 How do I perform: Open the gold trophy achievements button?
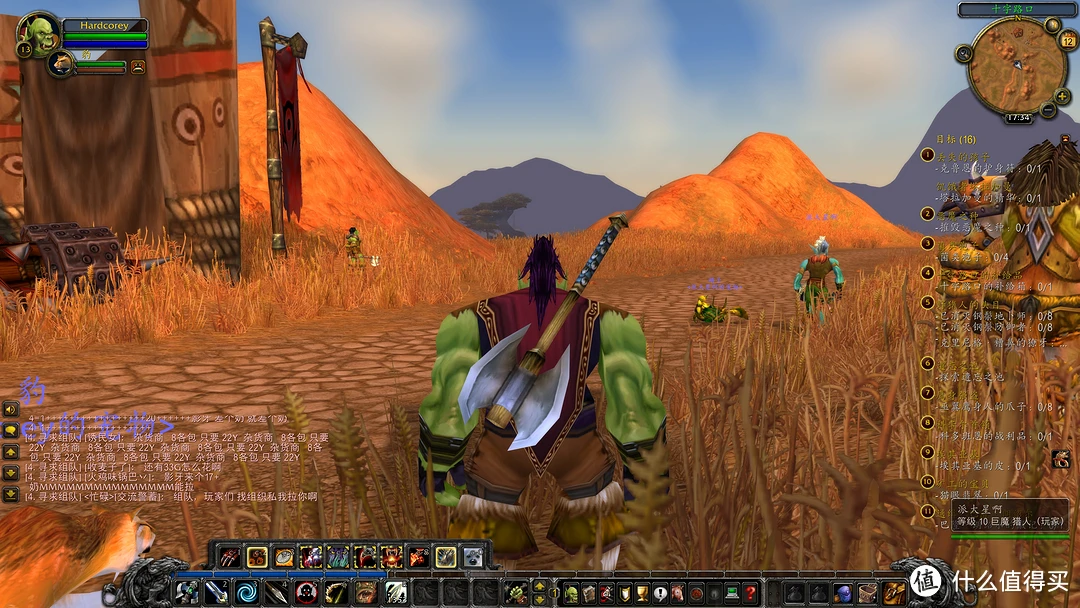click(x=642, y=592)
